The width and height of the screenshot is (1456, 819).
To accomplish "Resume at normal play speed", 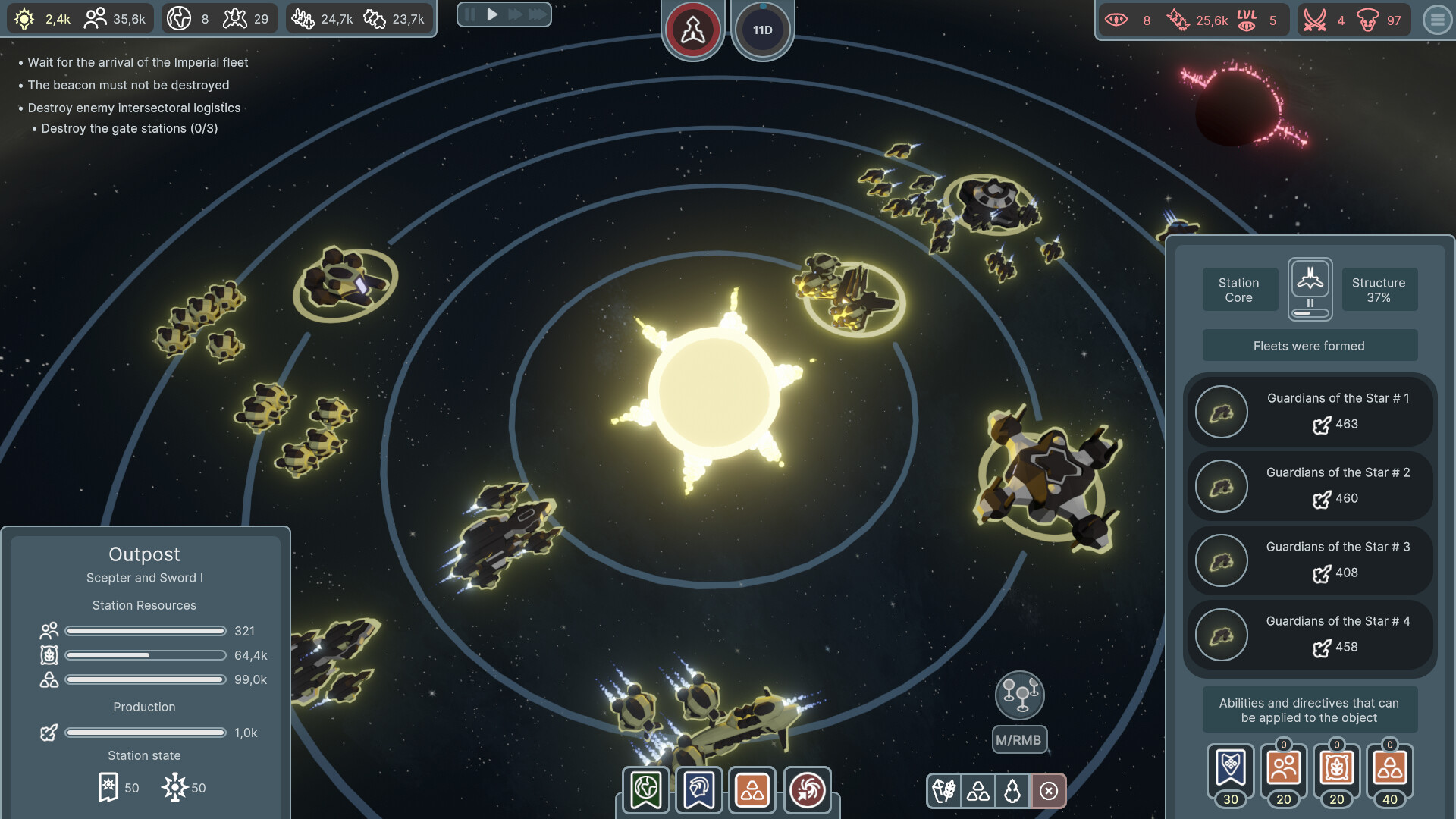I will [492, 14].
